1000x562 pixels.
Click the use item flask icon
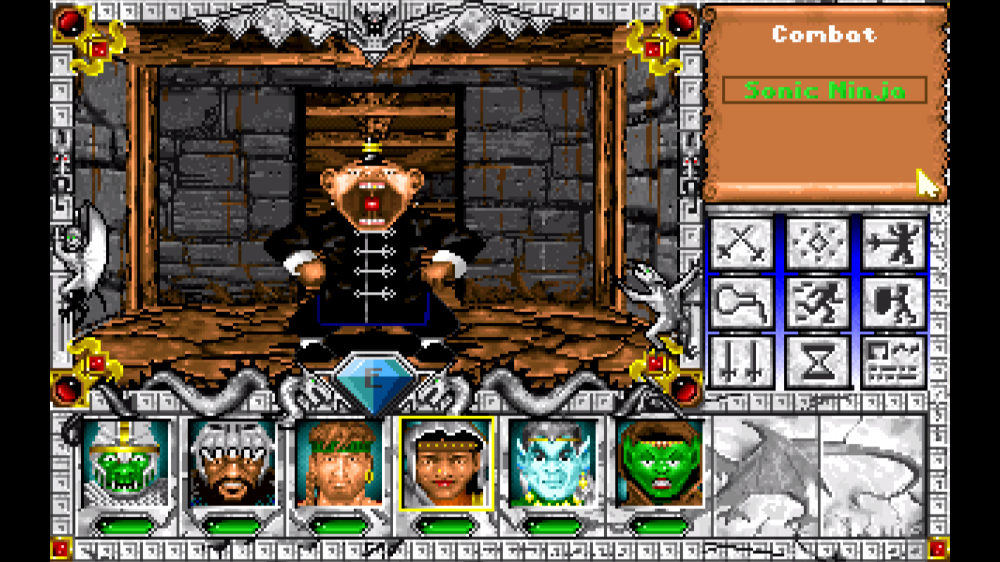tap(741, 303)
